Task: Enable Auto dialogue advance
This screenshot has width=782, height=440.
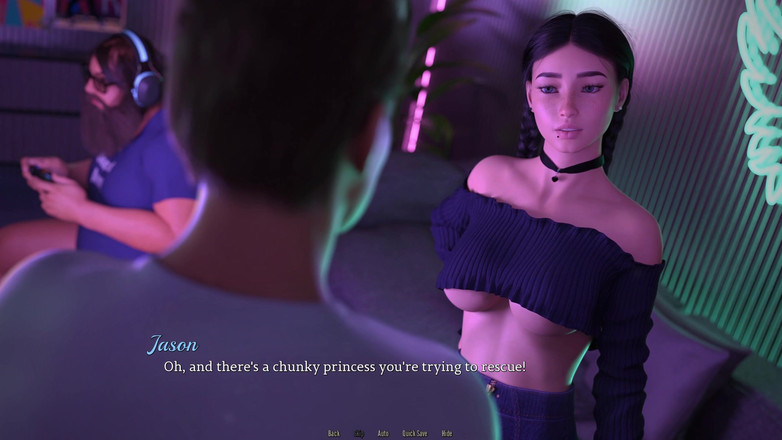Action: coord(383,433)
